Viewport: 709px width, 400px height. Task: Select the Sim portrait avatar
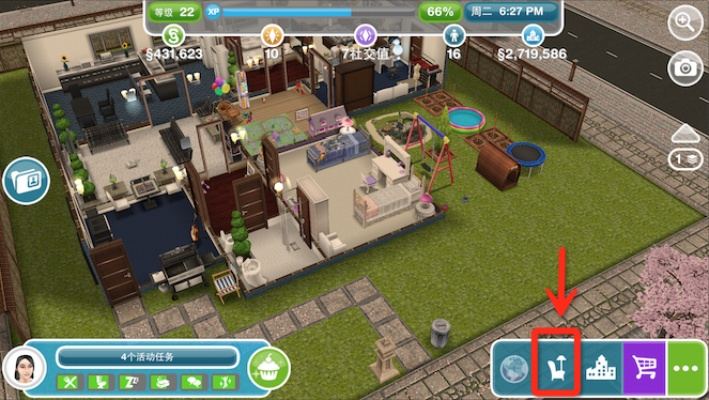[24, 370]
